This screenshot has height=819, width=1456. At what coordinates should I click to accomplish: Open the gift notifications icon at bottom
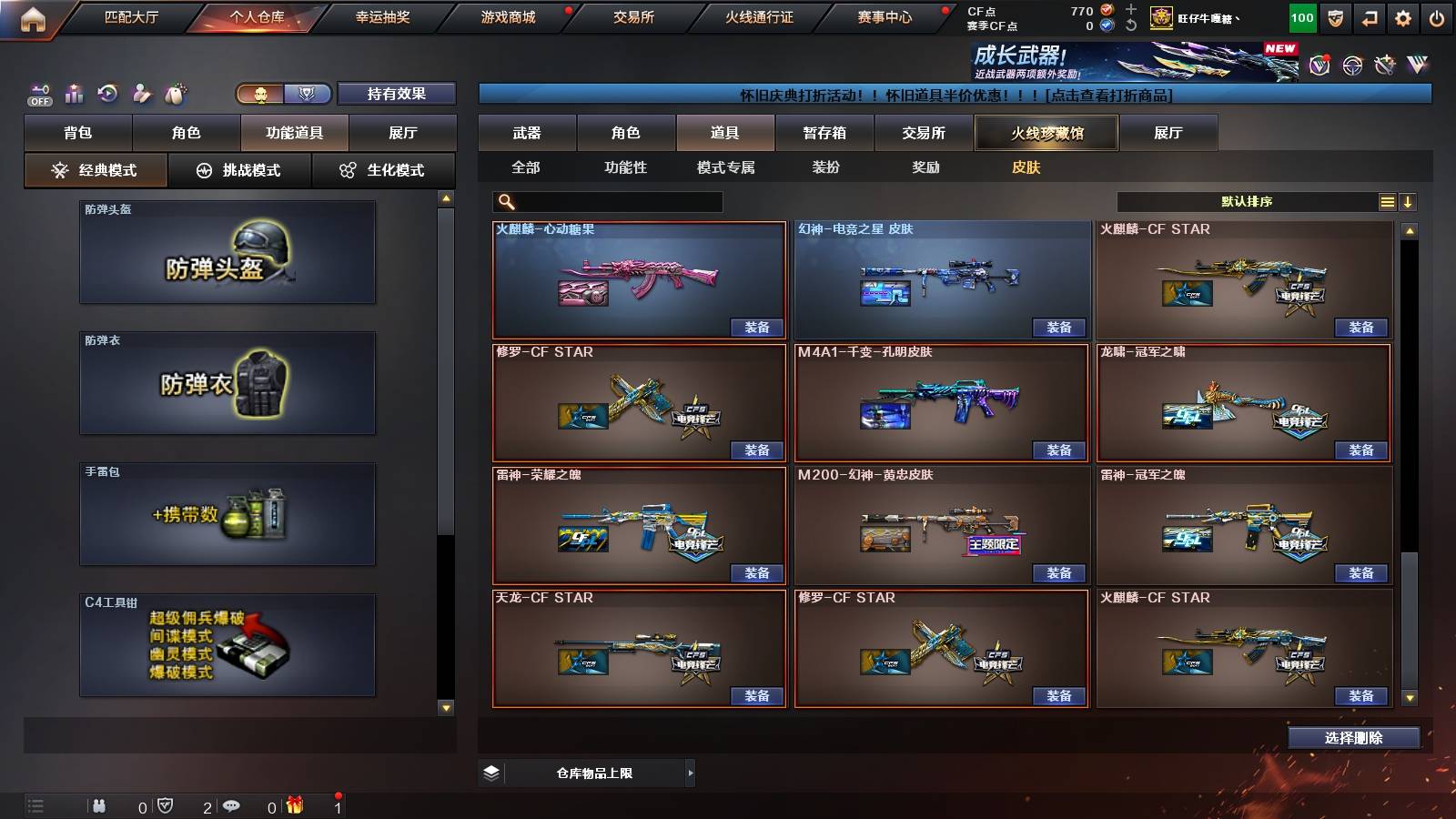pyautogui.click(x=293, y=805)
